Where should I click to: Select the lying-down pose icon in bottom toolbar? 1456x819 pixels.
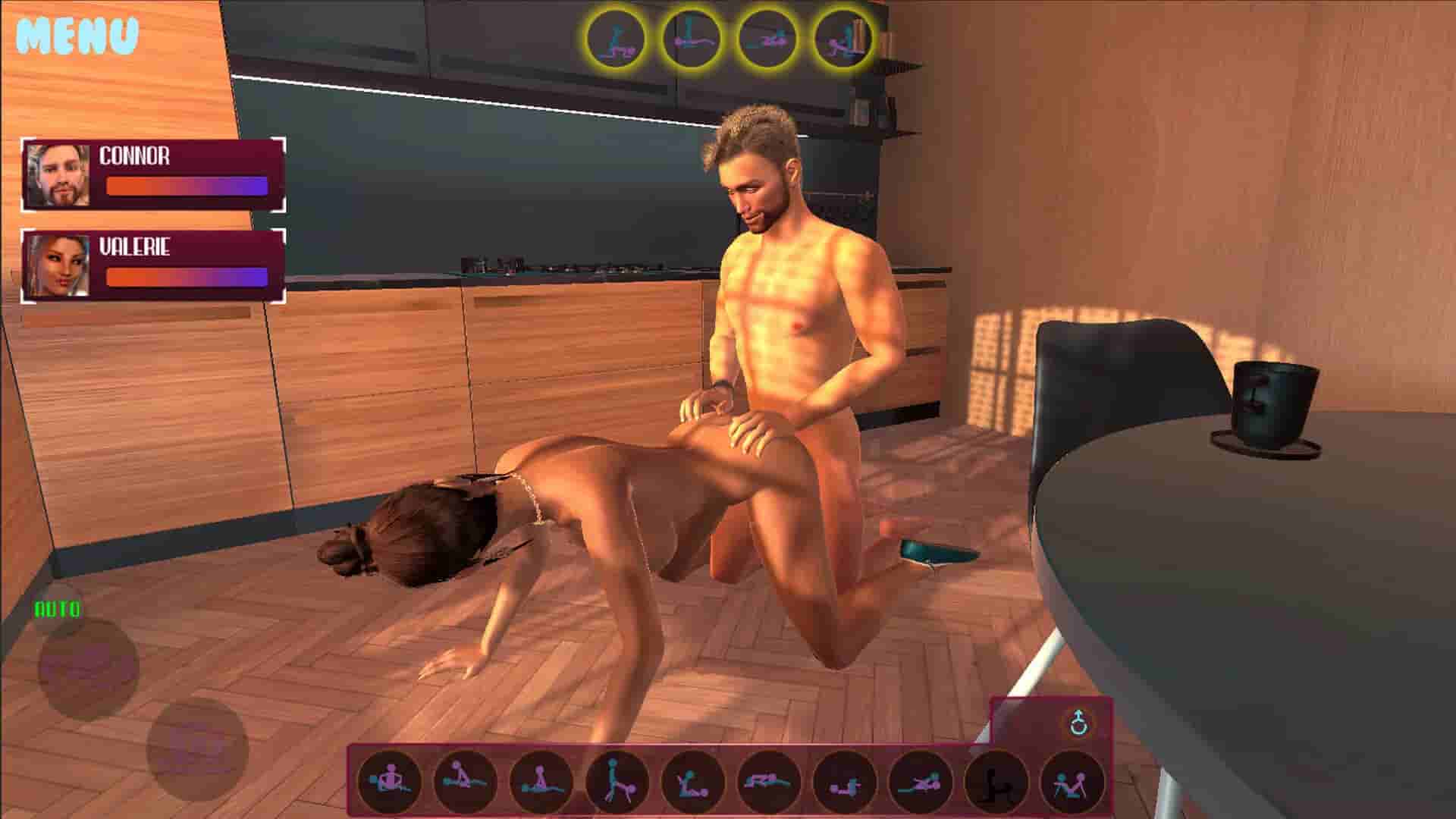[x=766, y=783]
